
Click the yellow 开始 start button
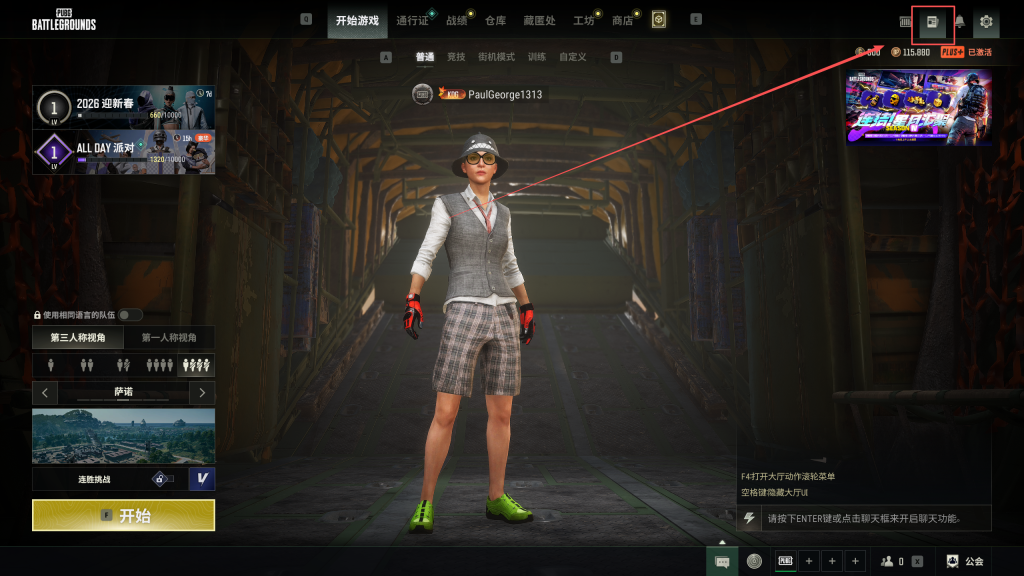[x=123, y=515]
